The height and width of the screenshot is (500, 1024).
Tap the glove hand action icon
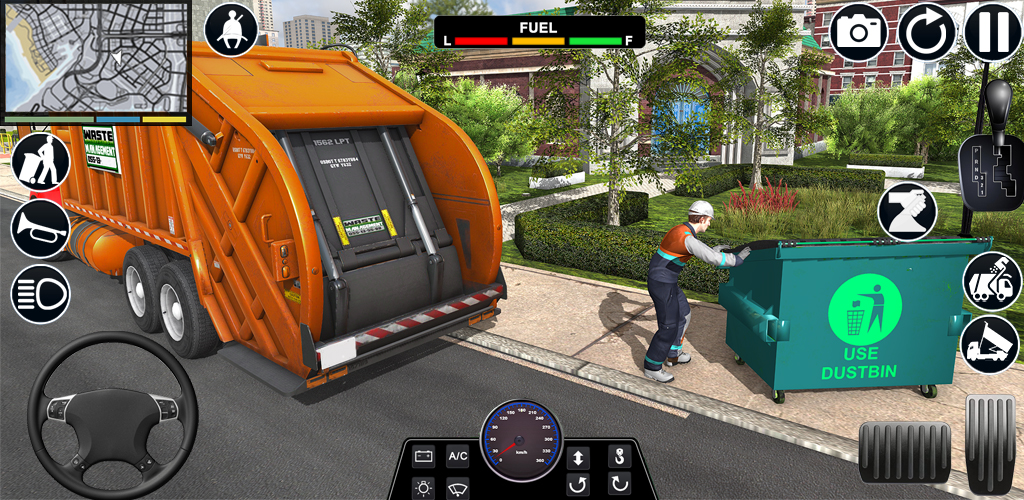tap(907, 212)
